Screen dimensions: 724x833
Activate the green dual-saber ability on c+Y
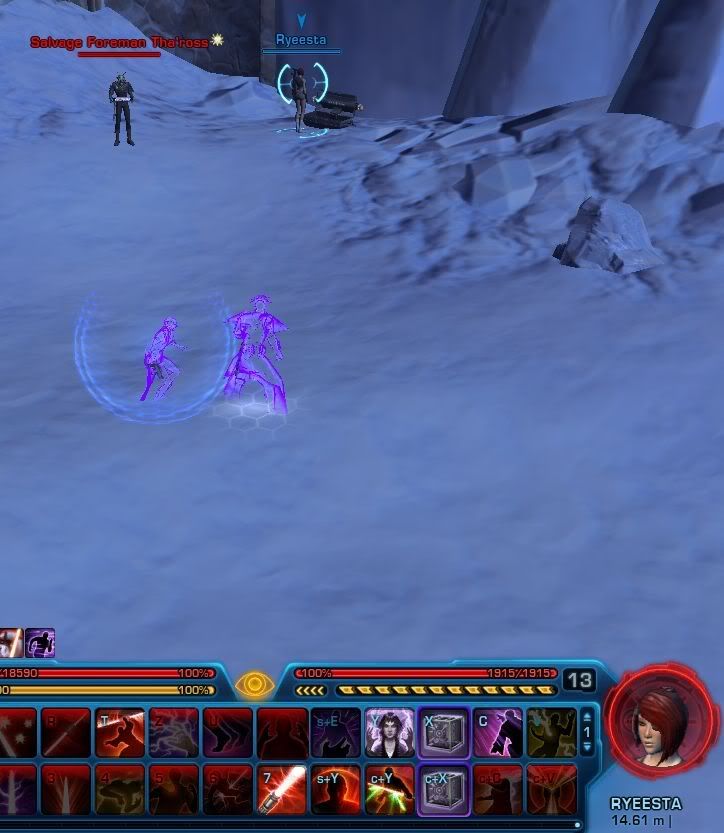coord(390,789)
